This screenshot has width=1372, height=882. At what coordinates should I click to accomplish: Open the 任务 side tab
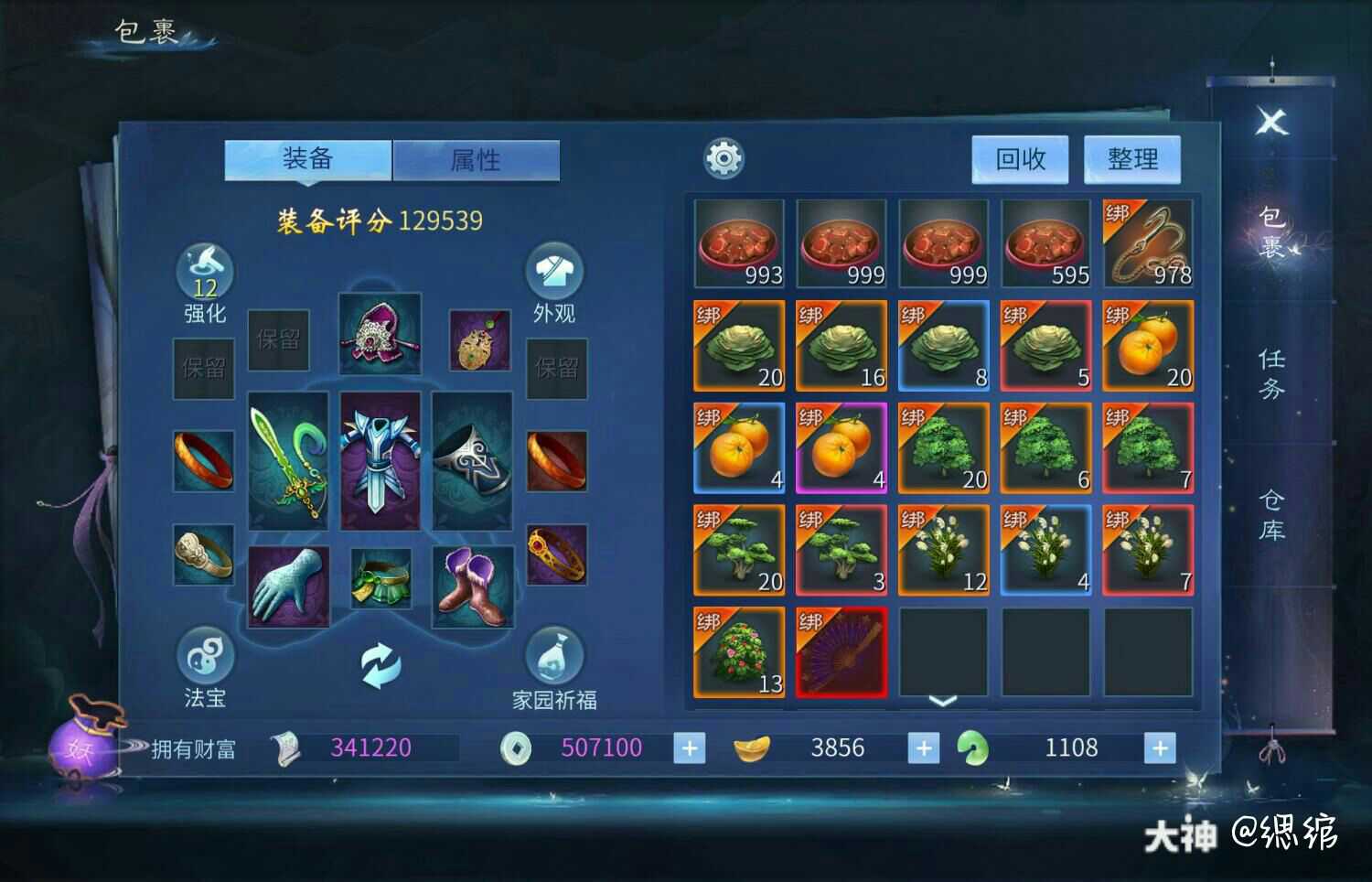(x=1271, y=373)
